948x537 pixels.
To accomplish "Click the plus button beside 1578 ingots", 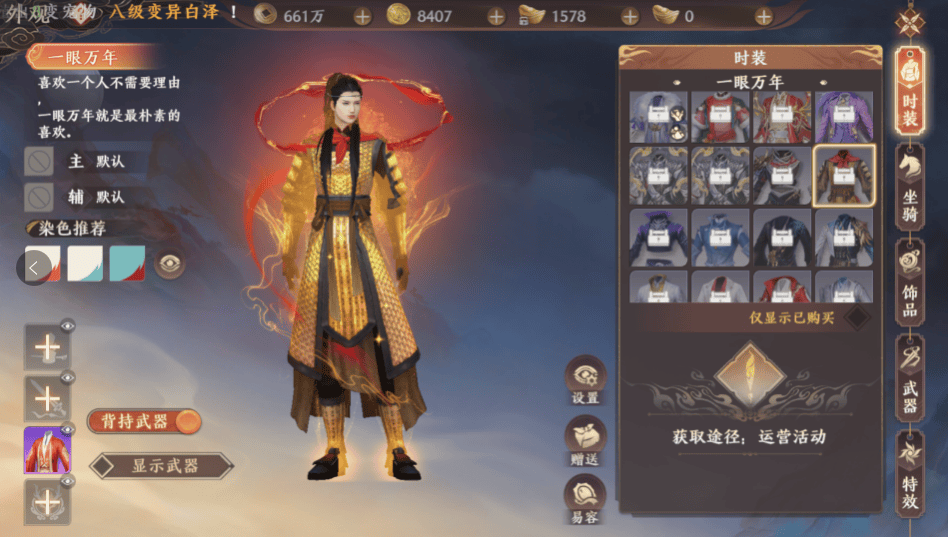I will tap(630, 16).
